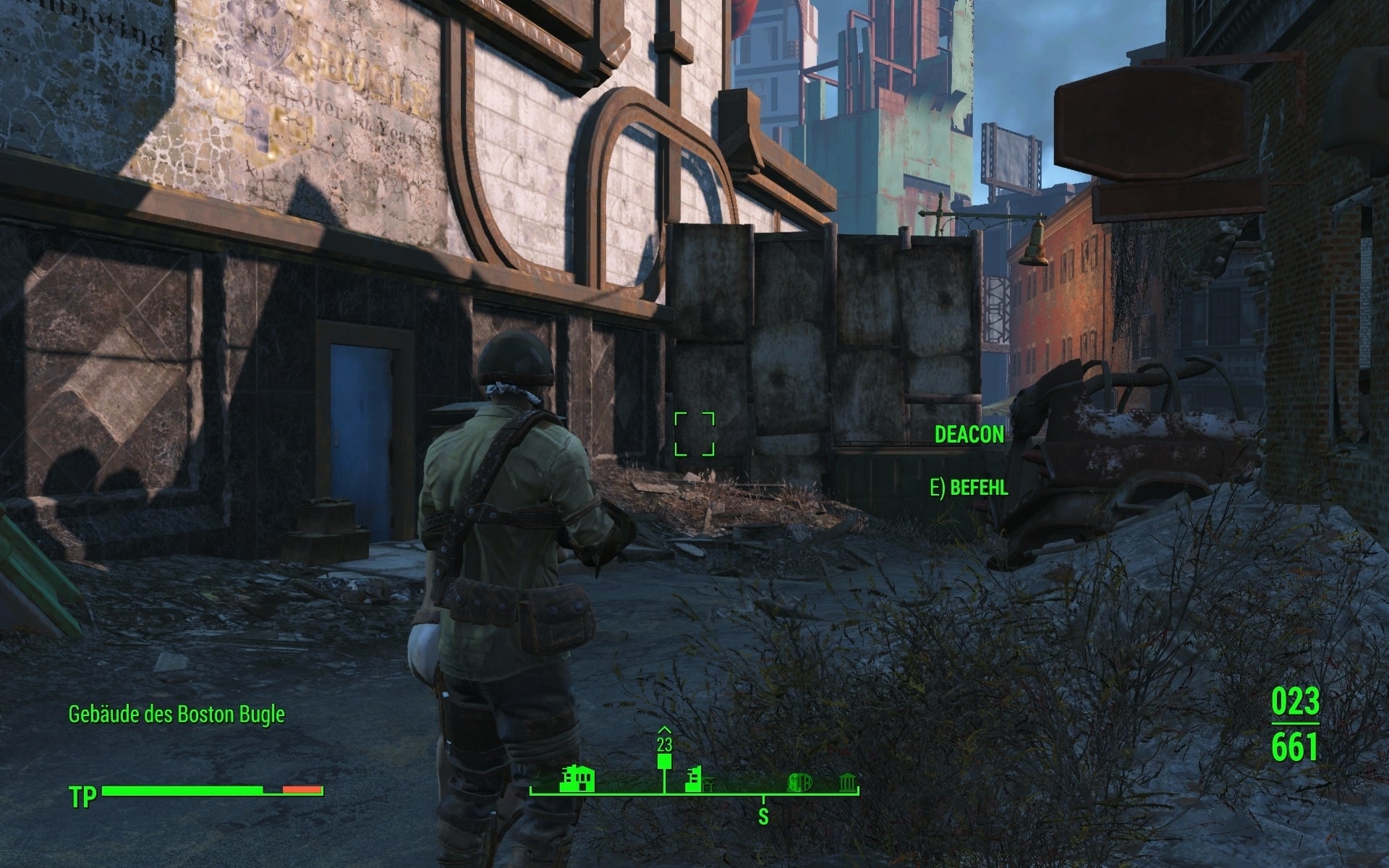Select the monument columns icon on the compass
Image resolution: width=1389 pixels, height=868 pixels.
(x=848, y=783)
